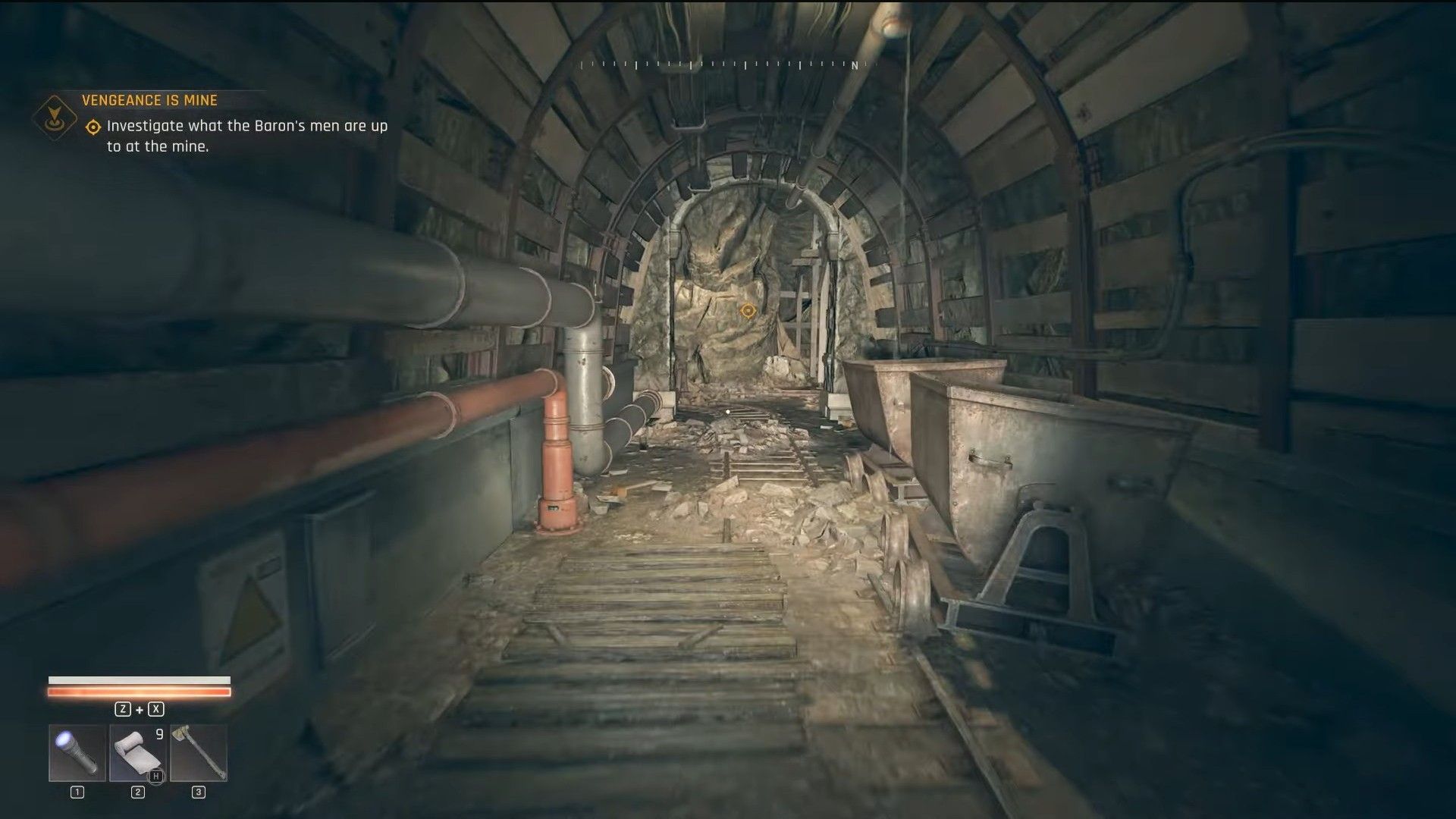Select the axe weapon slot
Image resolution: width=1456 pixels, height=819 pixels.
[x=199, y=752]
